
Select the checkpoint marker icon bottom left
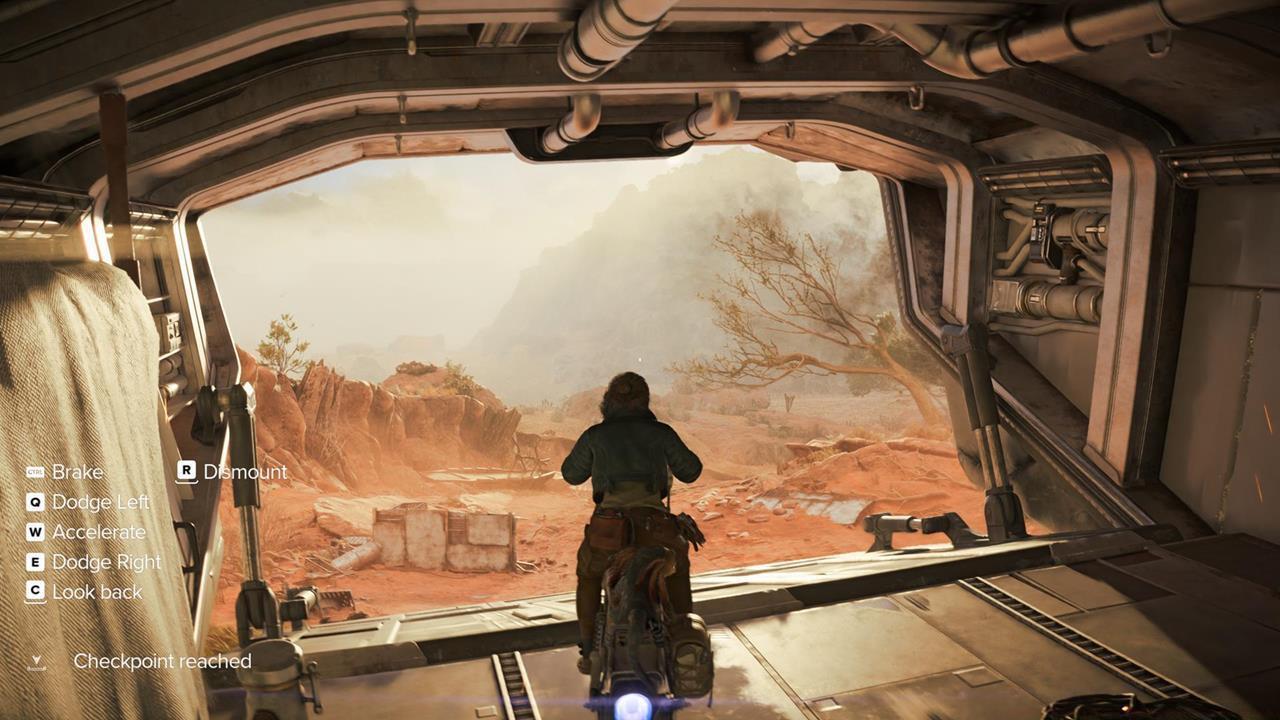(x=36, y=658)
